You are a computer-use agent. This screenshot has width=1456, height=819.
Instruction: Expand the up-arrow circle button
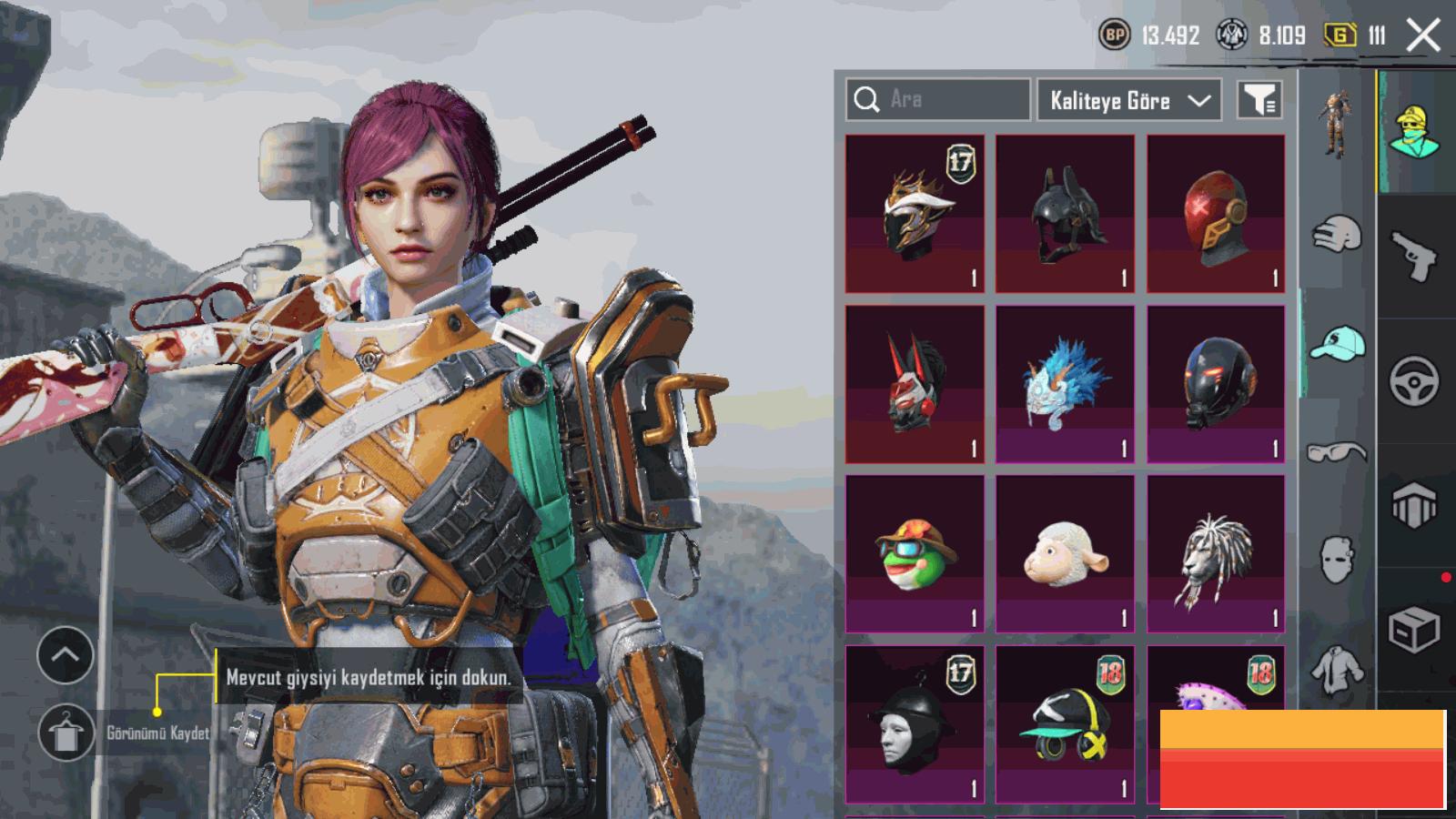coord(66,654)
